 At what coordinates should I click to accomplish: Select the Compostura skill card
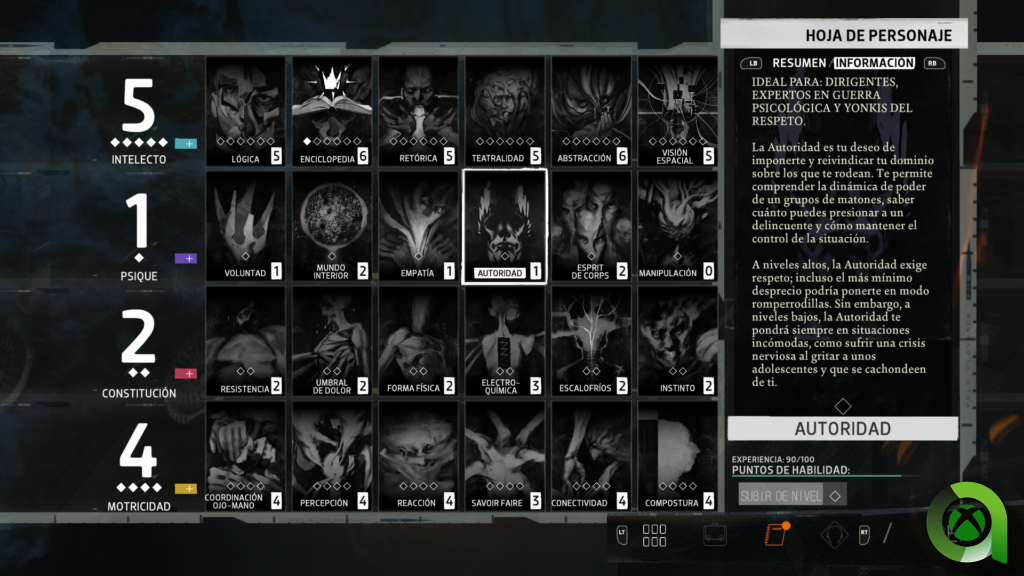[x=677, y=456]
